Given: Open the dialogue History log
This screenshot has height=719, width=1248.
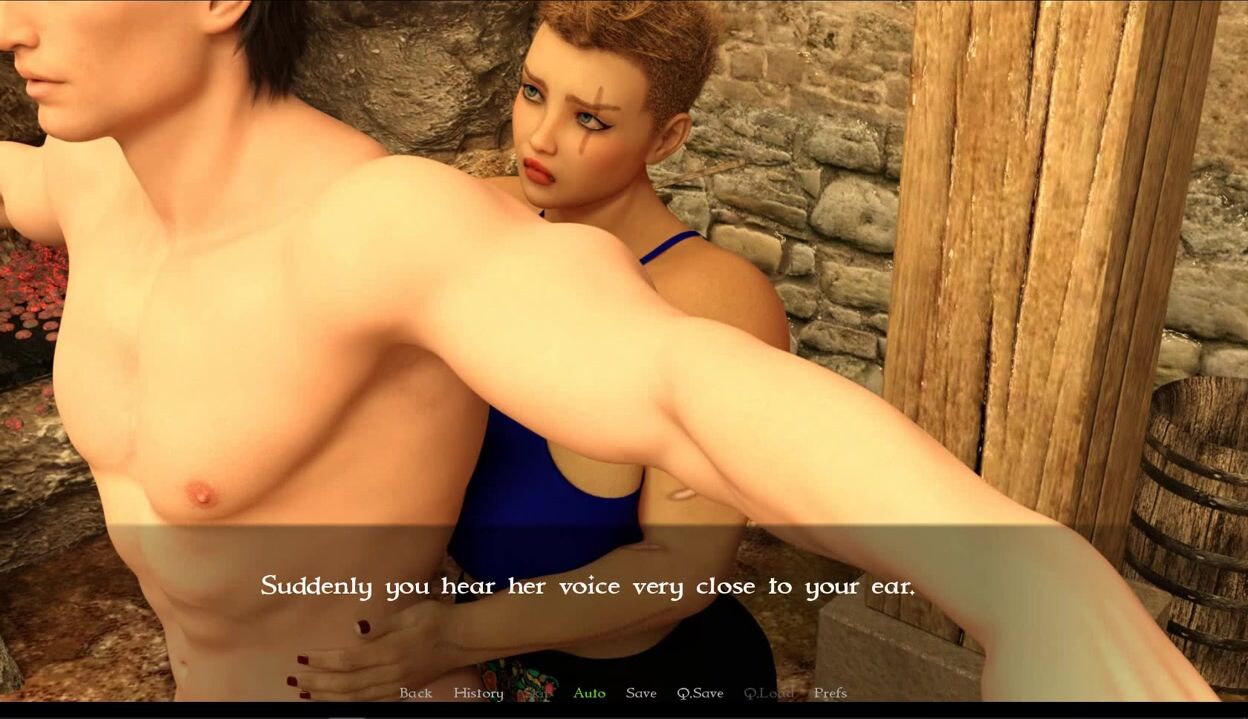Looking at the screenshot, I should 478,693.
